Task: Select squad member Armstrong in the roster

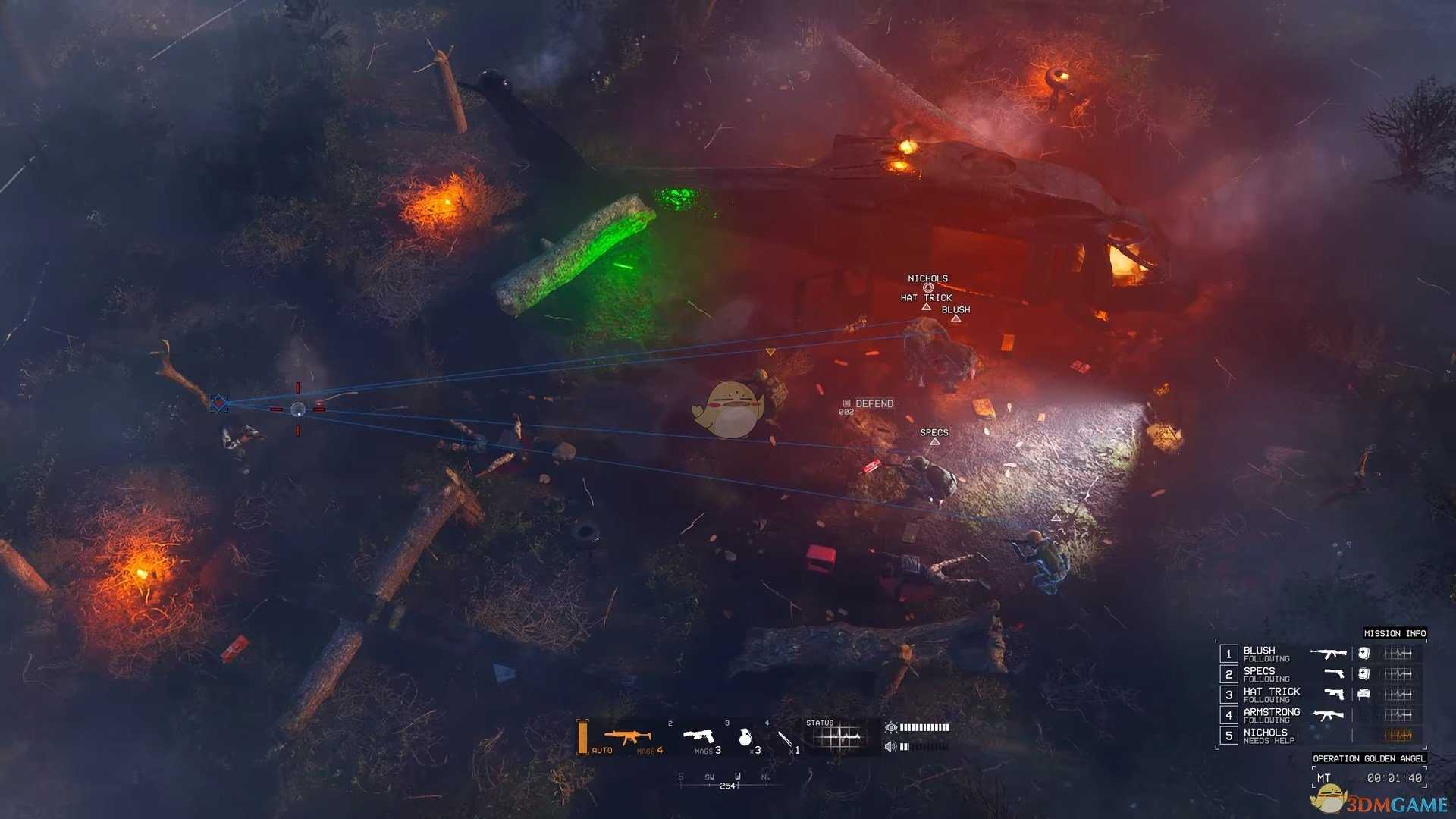Action: pyautogui.click(x=1271, y=715)
